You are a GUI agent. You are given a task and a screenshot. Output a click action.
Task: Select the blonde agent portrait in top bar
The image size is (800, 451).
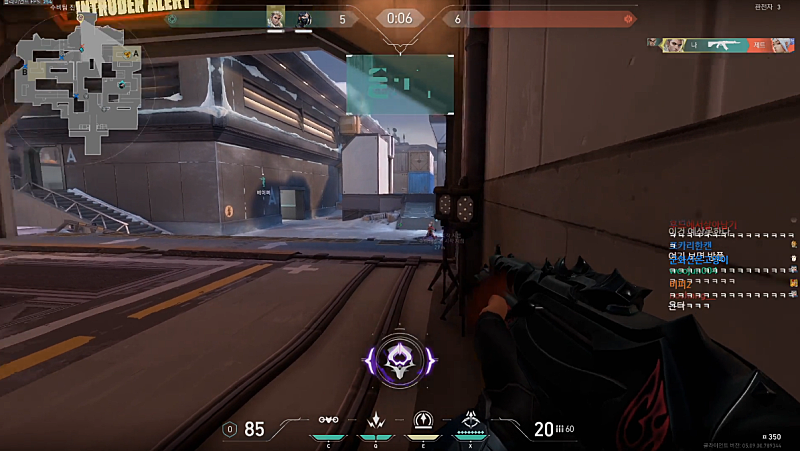(x=275, y=18)
